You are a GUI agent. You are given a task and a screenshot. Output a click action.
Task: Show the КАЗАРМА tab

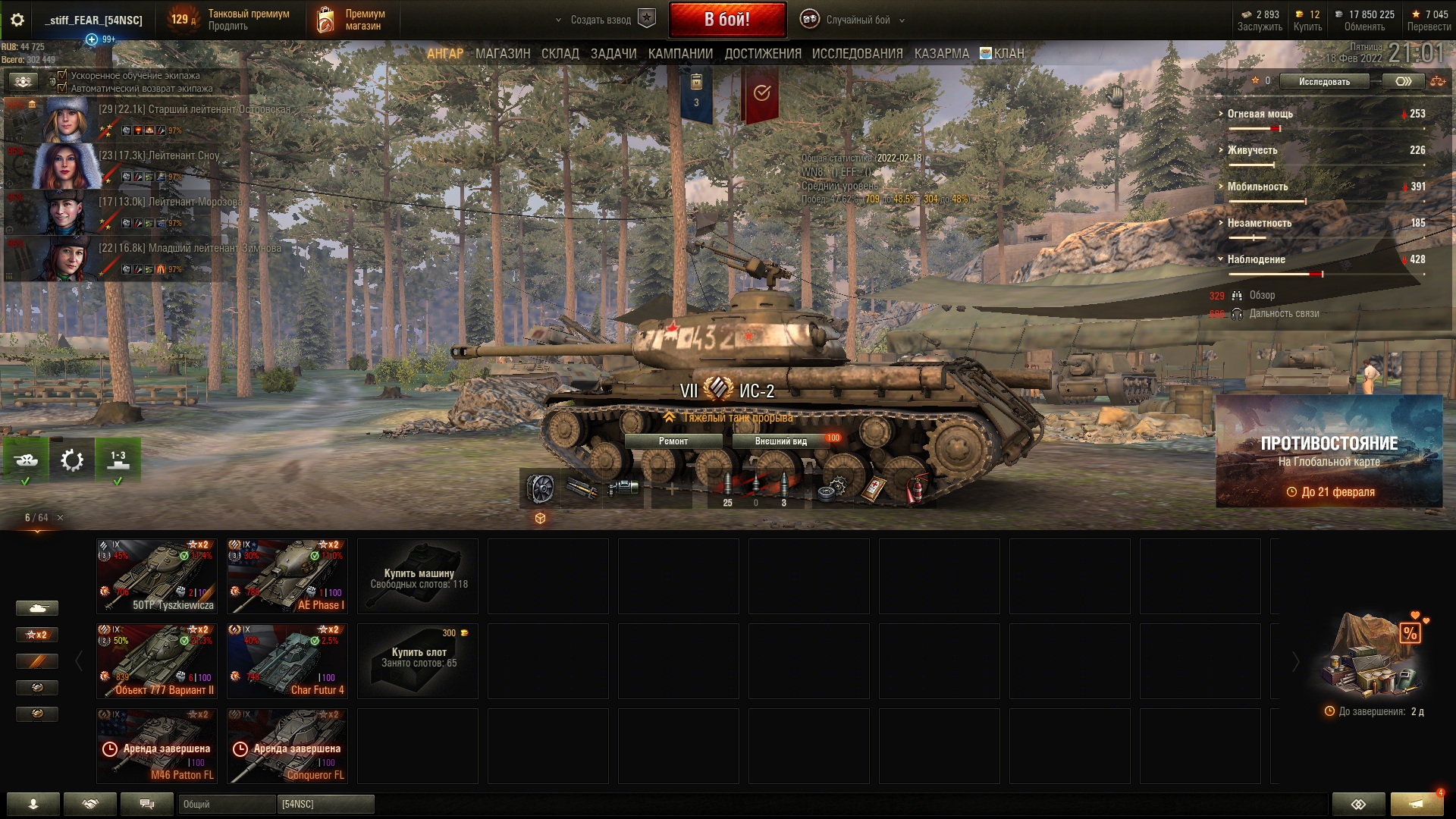click(941, 54)
